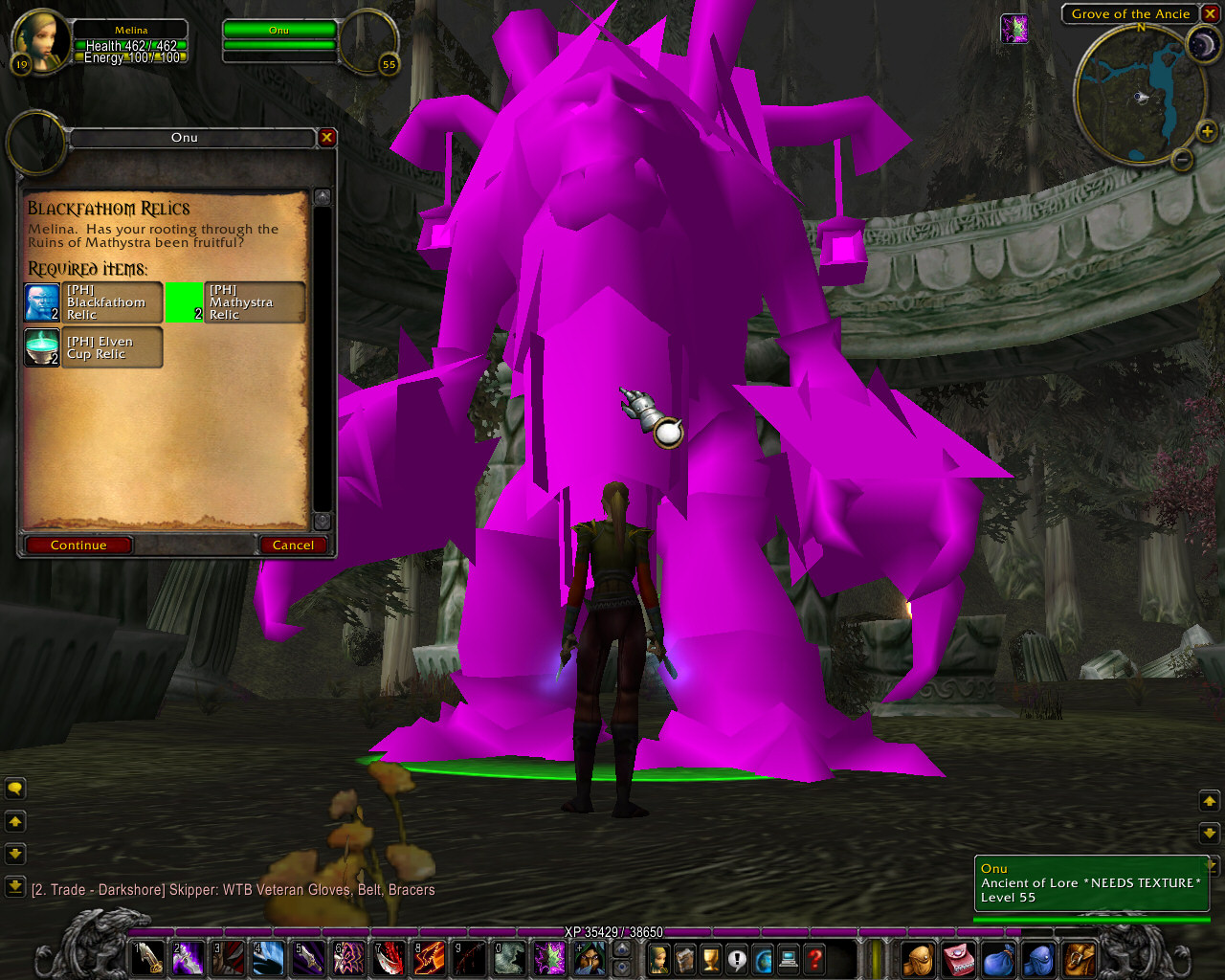Open the World Map via the globe icon
Viewport: 1225px width, 980px height.
pos(763,958)
